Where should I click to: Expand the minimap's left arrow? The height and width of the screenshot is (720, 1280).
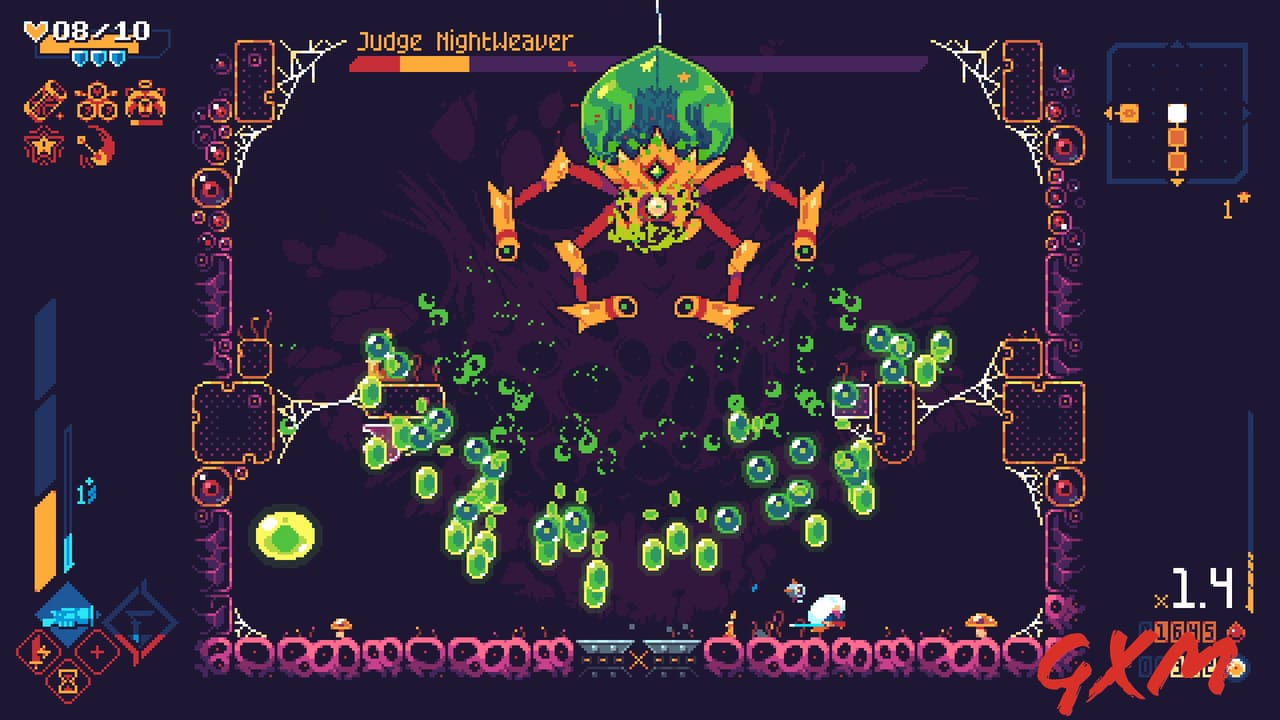tap(1108, 112)
